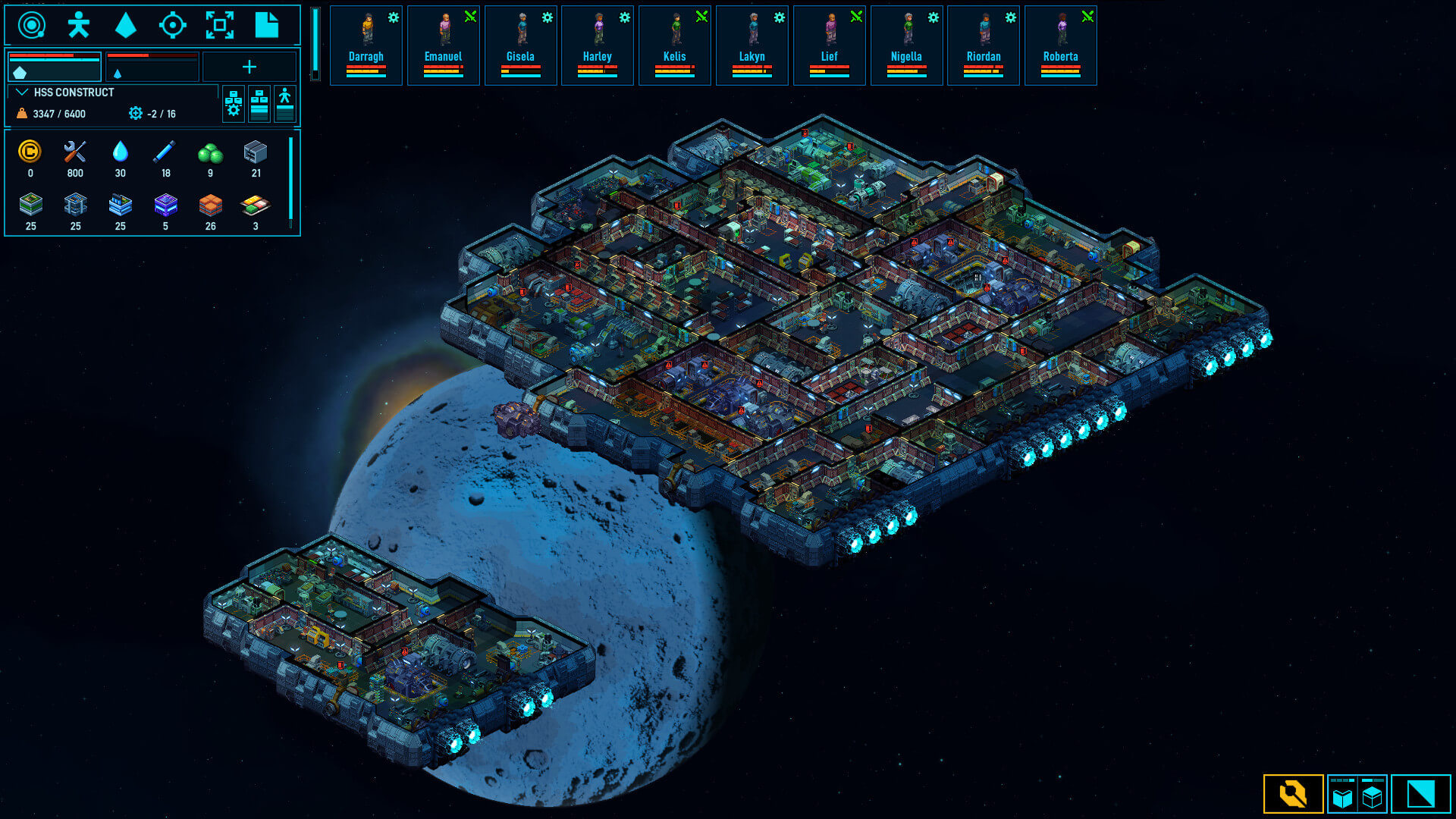
Task: Select the yellow wrench build tool
Action: click(x=1293, y=795)
